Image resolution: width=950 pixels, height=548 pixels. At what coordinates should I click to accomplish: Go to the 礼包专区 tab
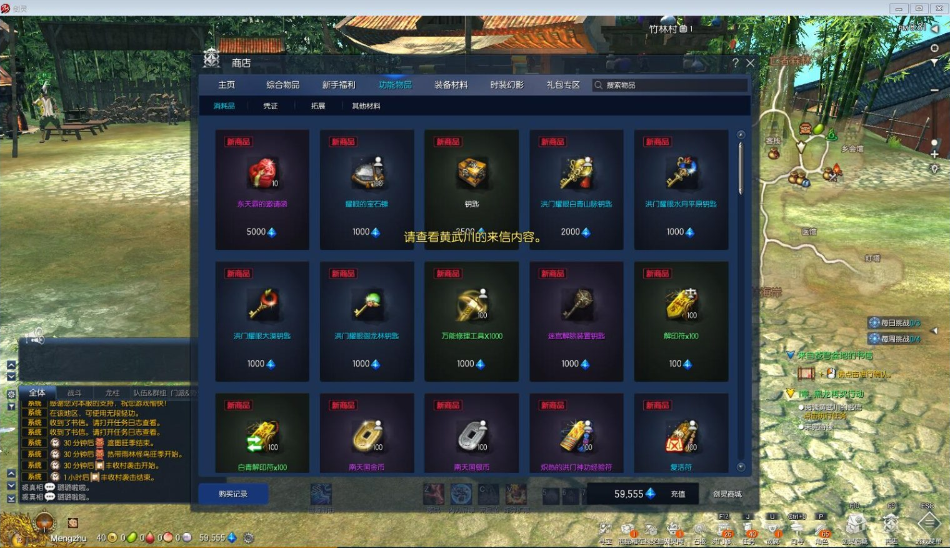563,85
